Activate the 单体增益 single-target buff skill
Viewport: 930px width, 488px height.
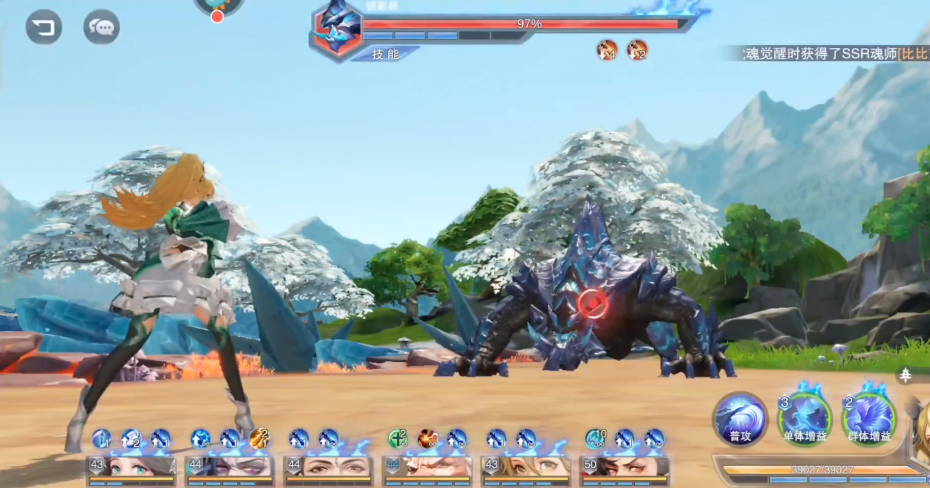pos(805,417)
